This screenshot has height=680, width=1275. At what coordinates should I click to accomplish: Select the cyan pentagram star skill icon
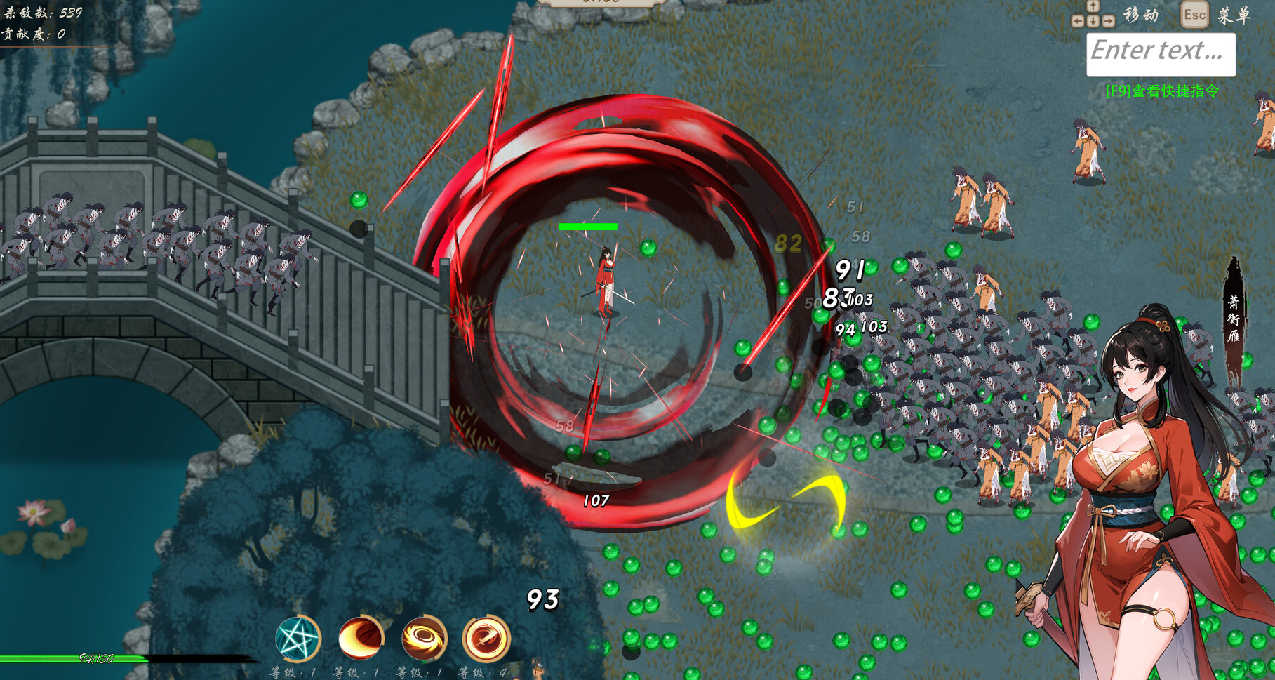pyautogui.click(x=298, y=638)
